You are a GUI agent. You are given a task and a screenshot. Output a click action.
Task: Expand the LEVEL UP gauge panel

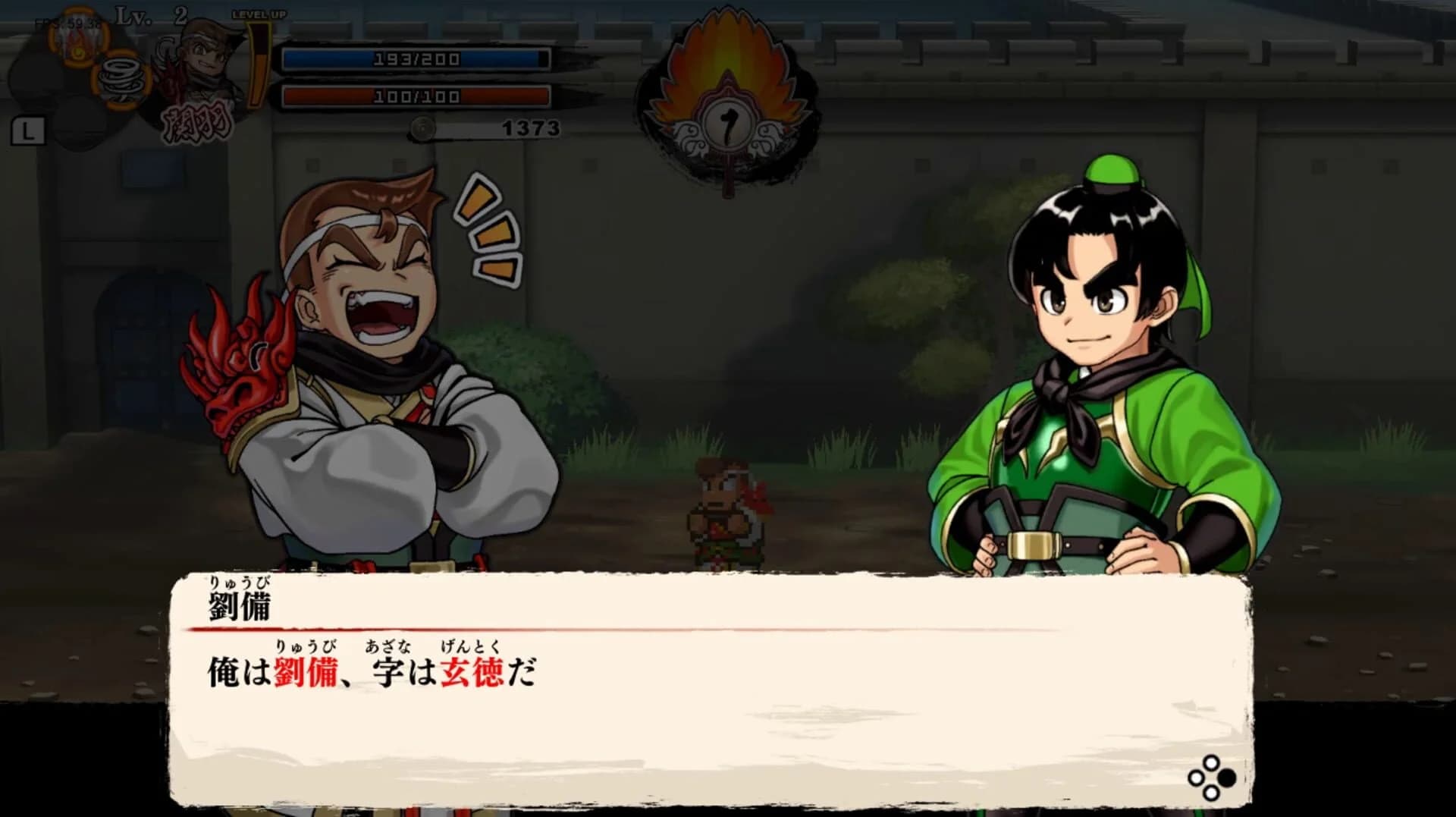[258, 53]
